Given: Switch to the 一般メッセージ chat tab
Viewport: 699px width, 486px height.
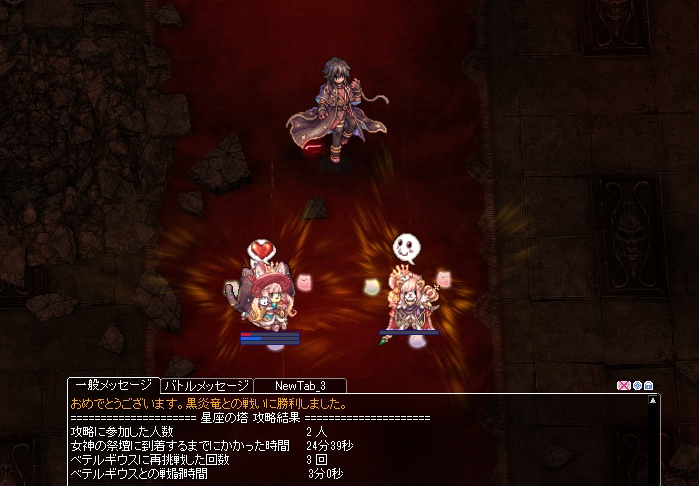Looking at the screenshot, I should [x=113, y=385].
